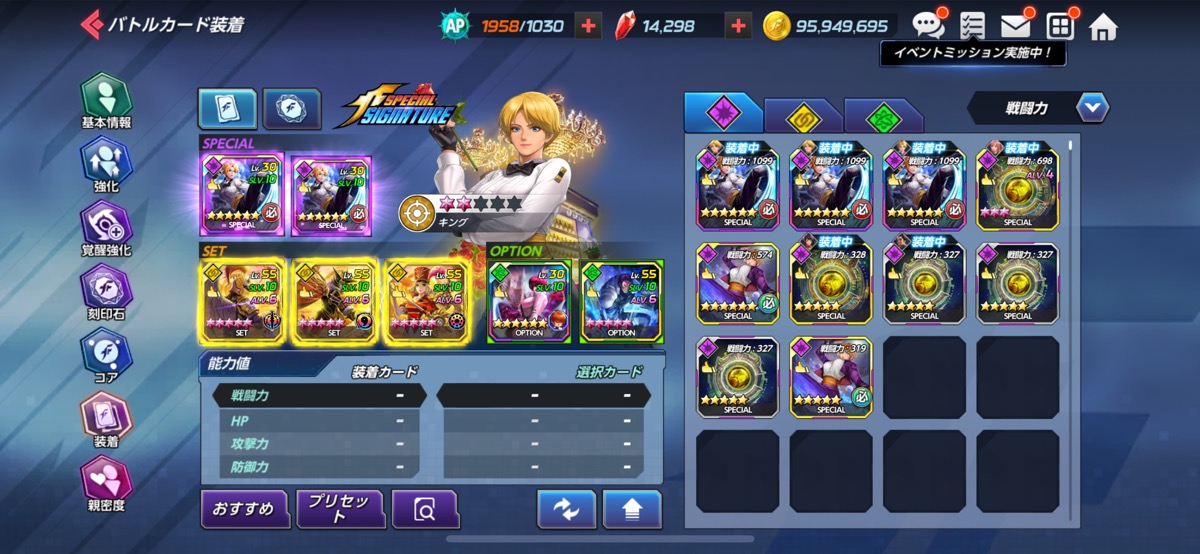Select the 戦闘力 574 special card
Image resolution: width=1200 pixels, height=554 pixels.
[x=738, y=281]
